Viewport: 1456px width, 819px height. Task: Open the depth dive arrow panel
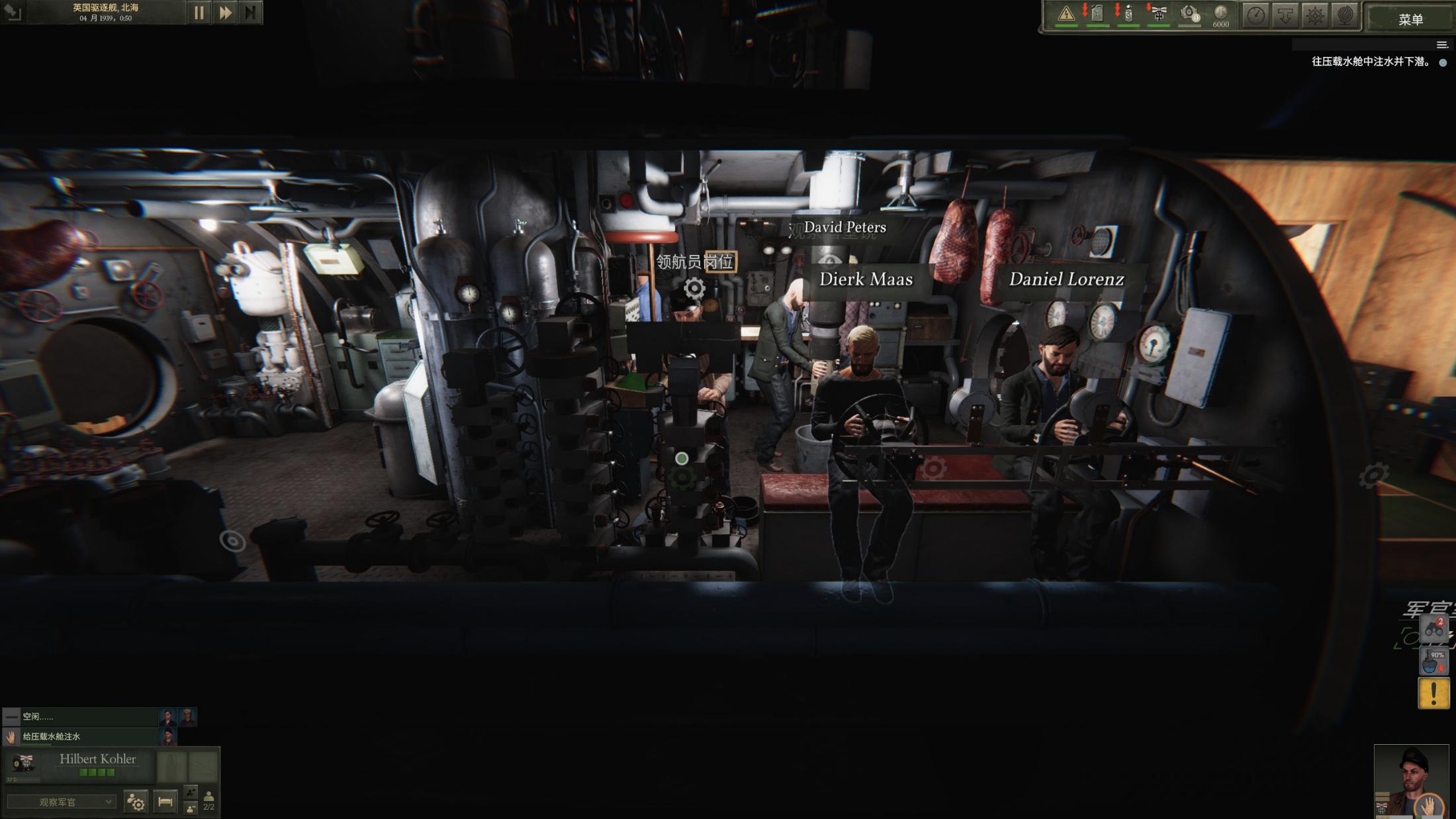[1285, 15]
